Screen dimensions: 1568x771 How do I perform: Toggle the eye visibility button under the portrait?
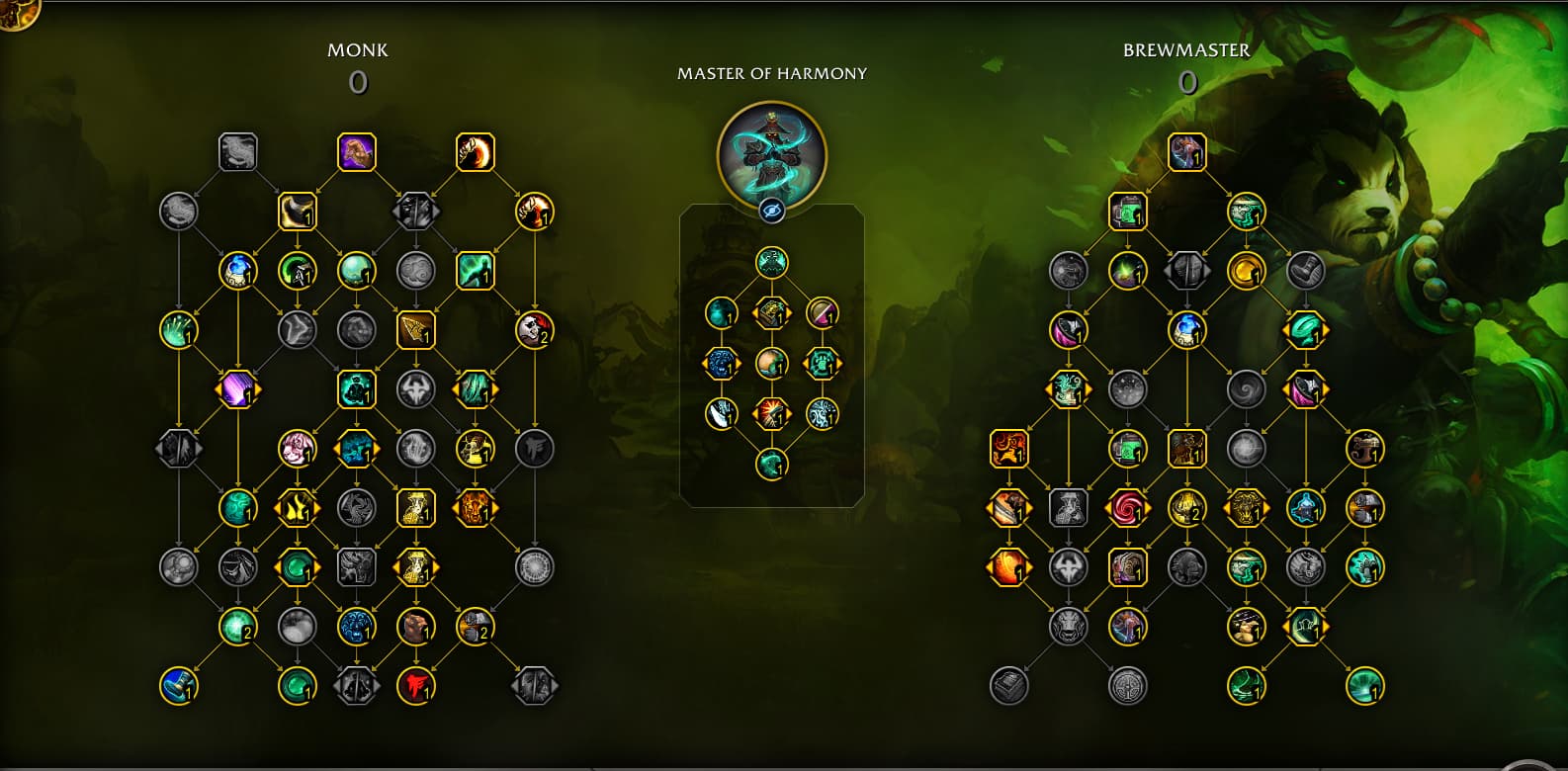(x=772, y=210)
